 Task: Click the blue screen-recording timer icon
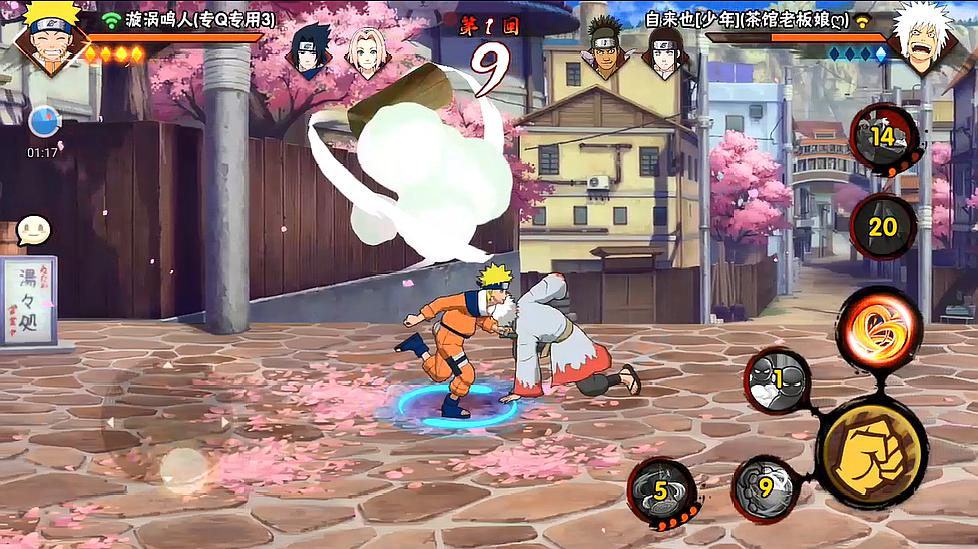tap(43, 122)
